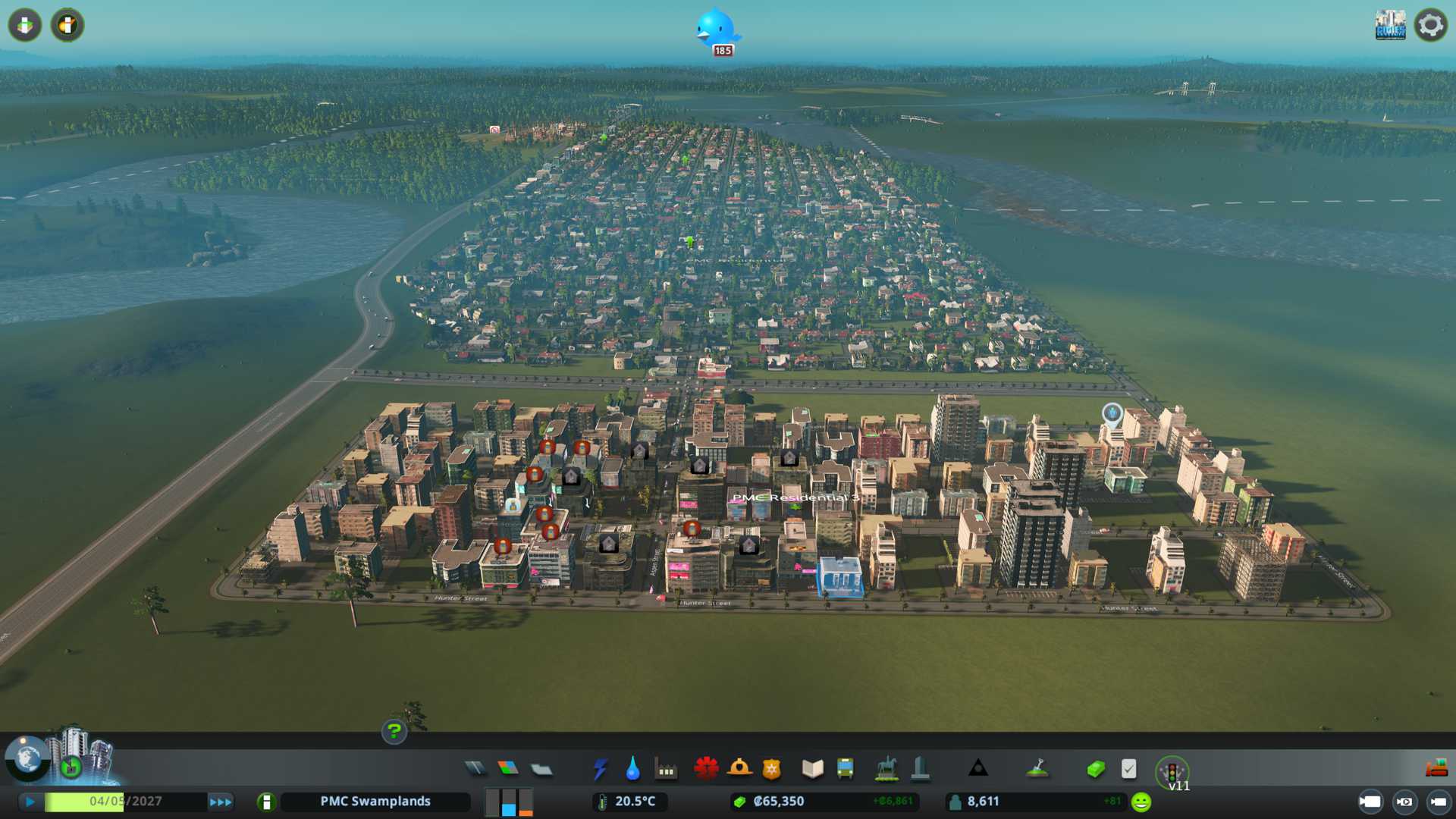Open the Education book menu
The image size is (1456, 819).
tap(812, 769)
